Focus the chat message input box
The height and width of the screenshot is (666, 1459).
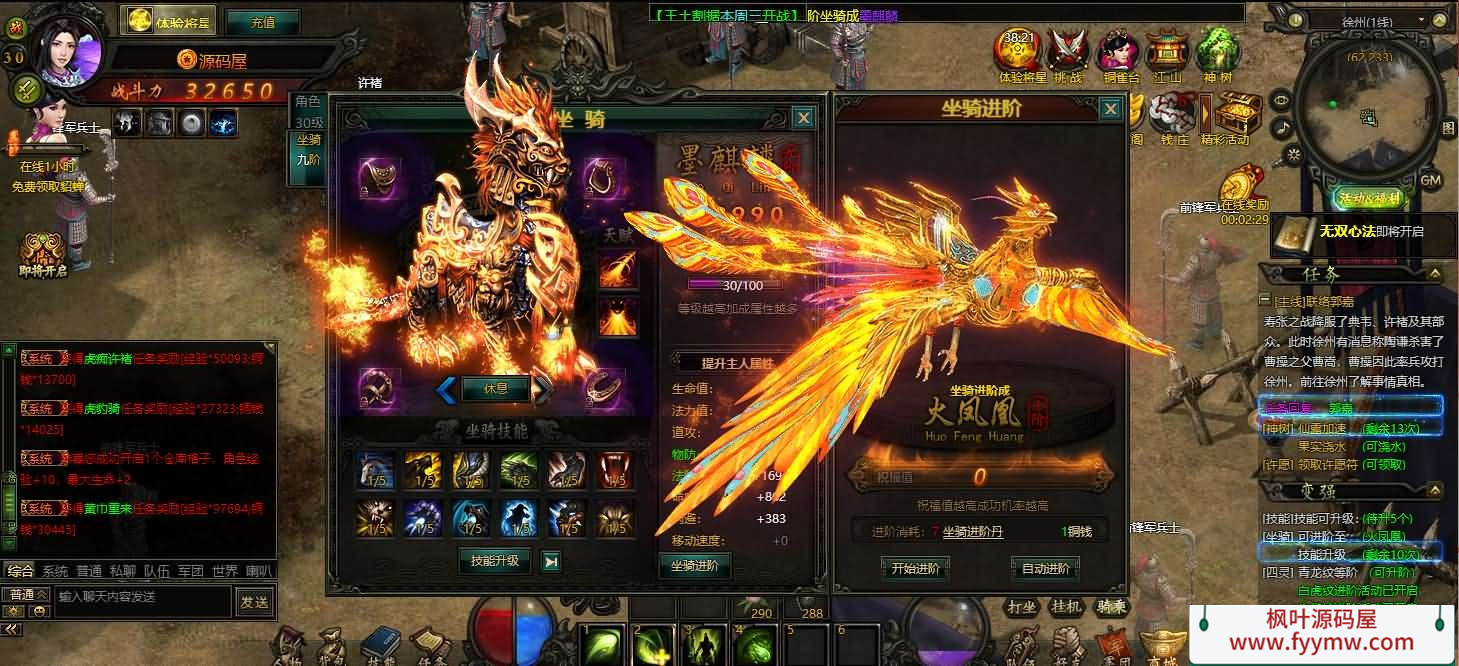142,597
